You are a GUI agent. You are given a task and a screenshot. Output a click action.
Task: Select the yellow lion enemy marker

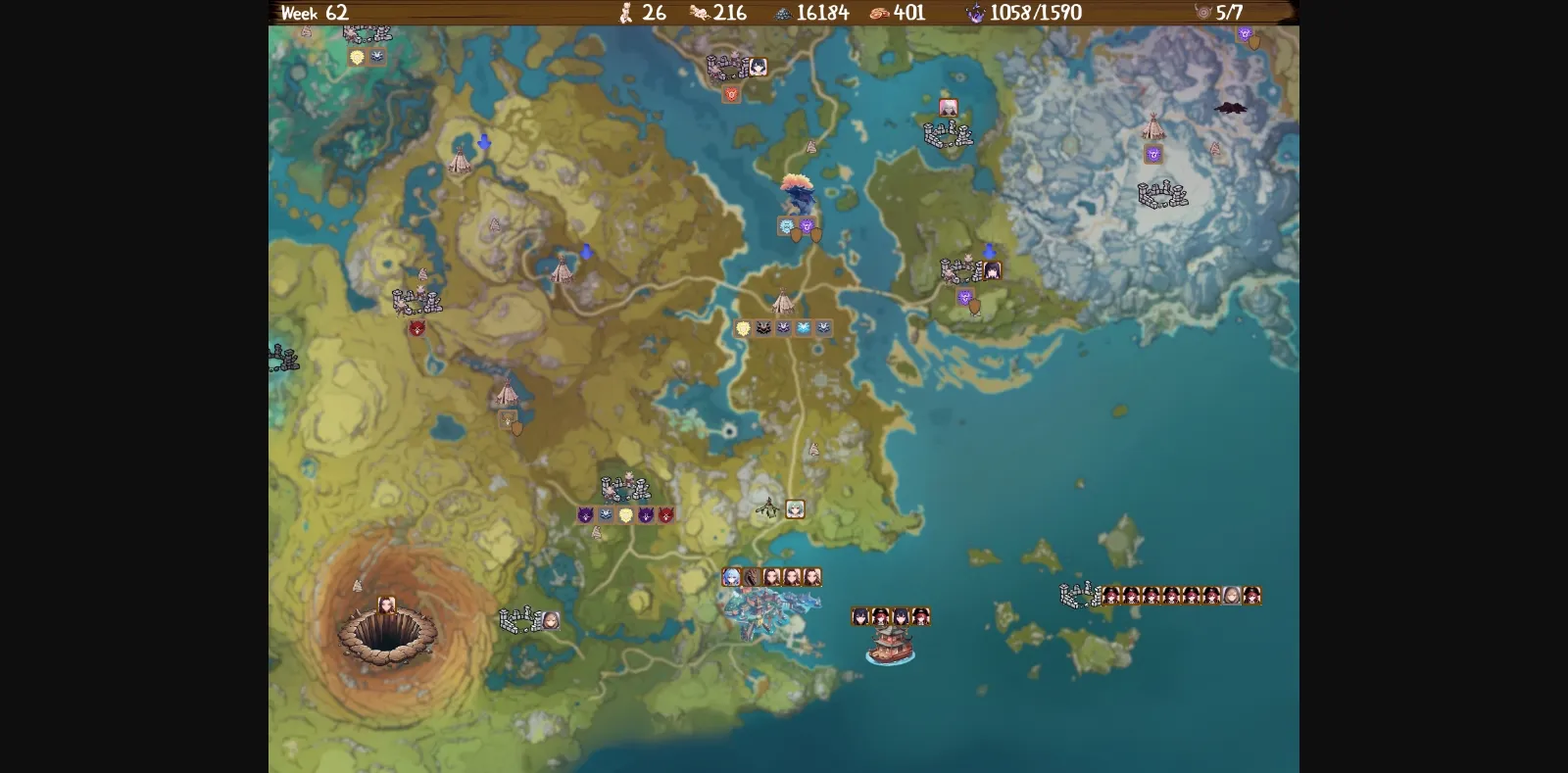click(x=743, y=327)
